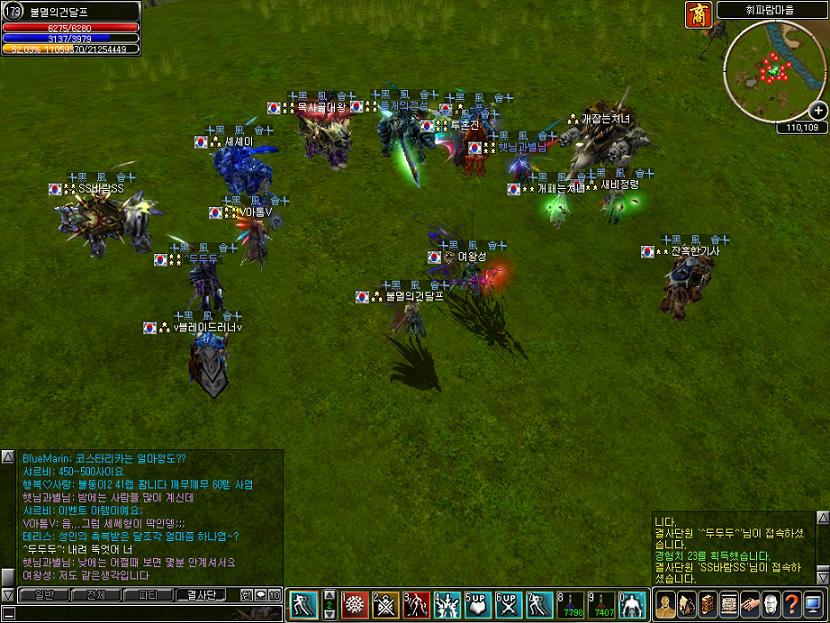Activate the red snowflake skill in slot 1
This screenshot has width=830, height=623.
coord(355,604)
